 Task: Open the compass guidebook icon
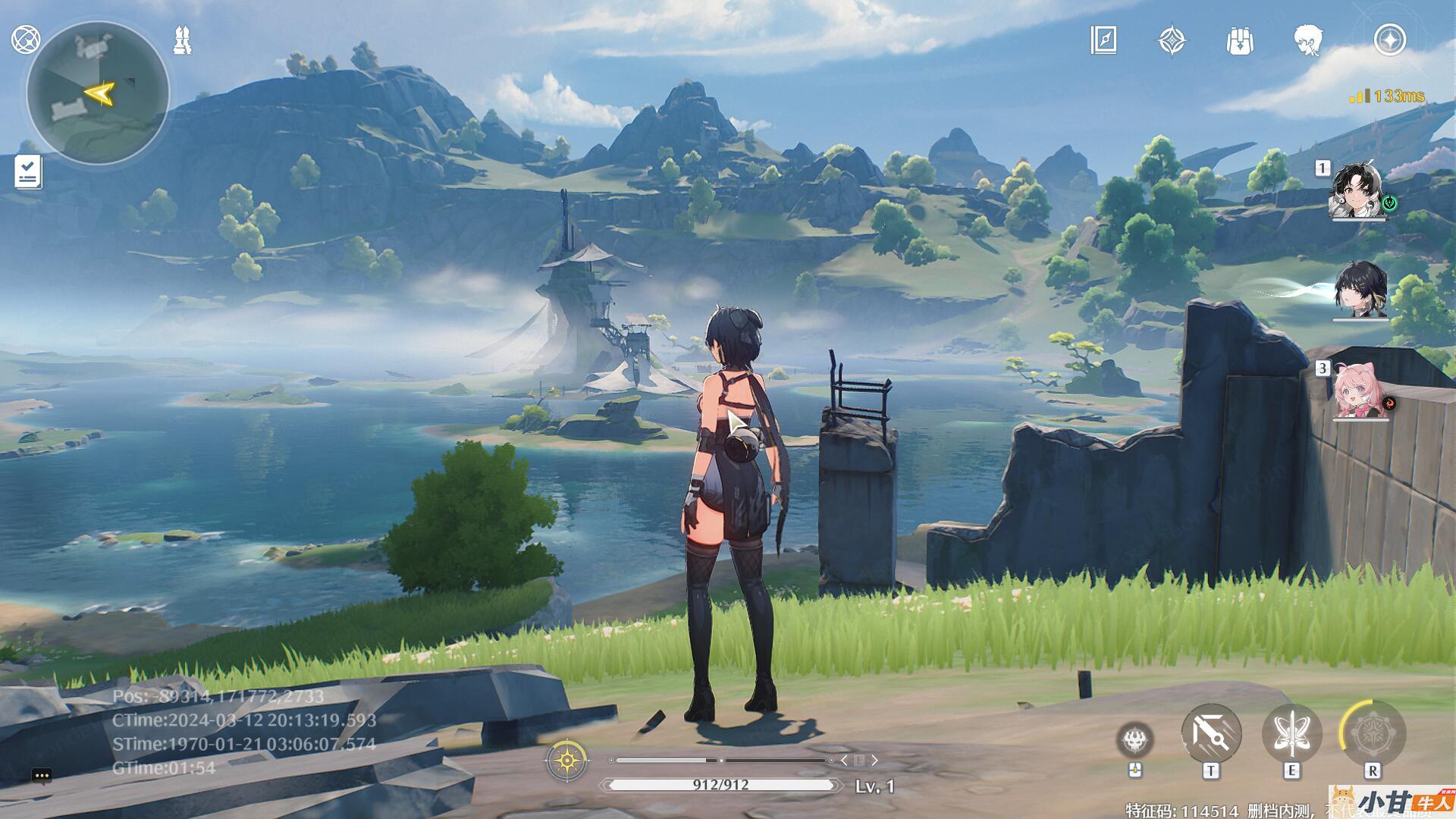point(1103,40)
